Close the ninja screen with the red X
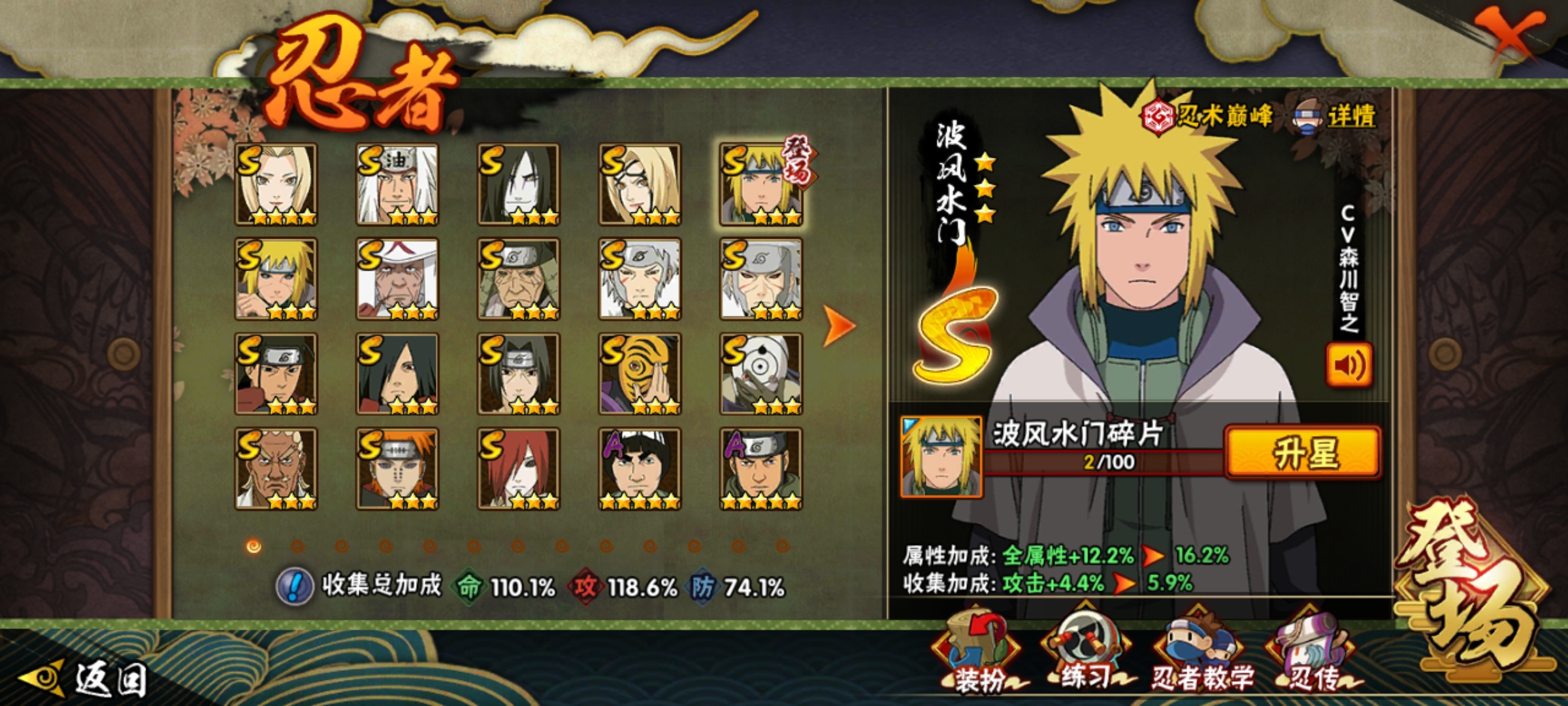 pos(1512,34)
